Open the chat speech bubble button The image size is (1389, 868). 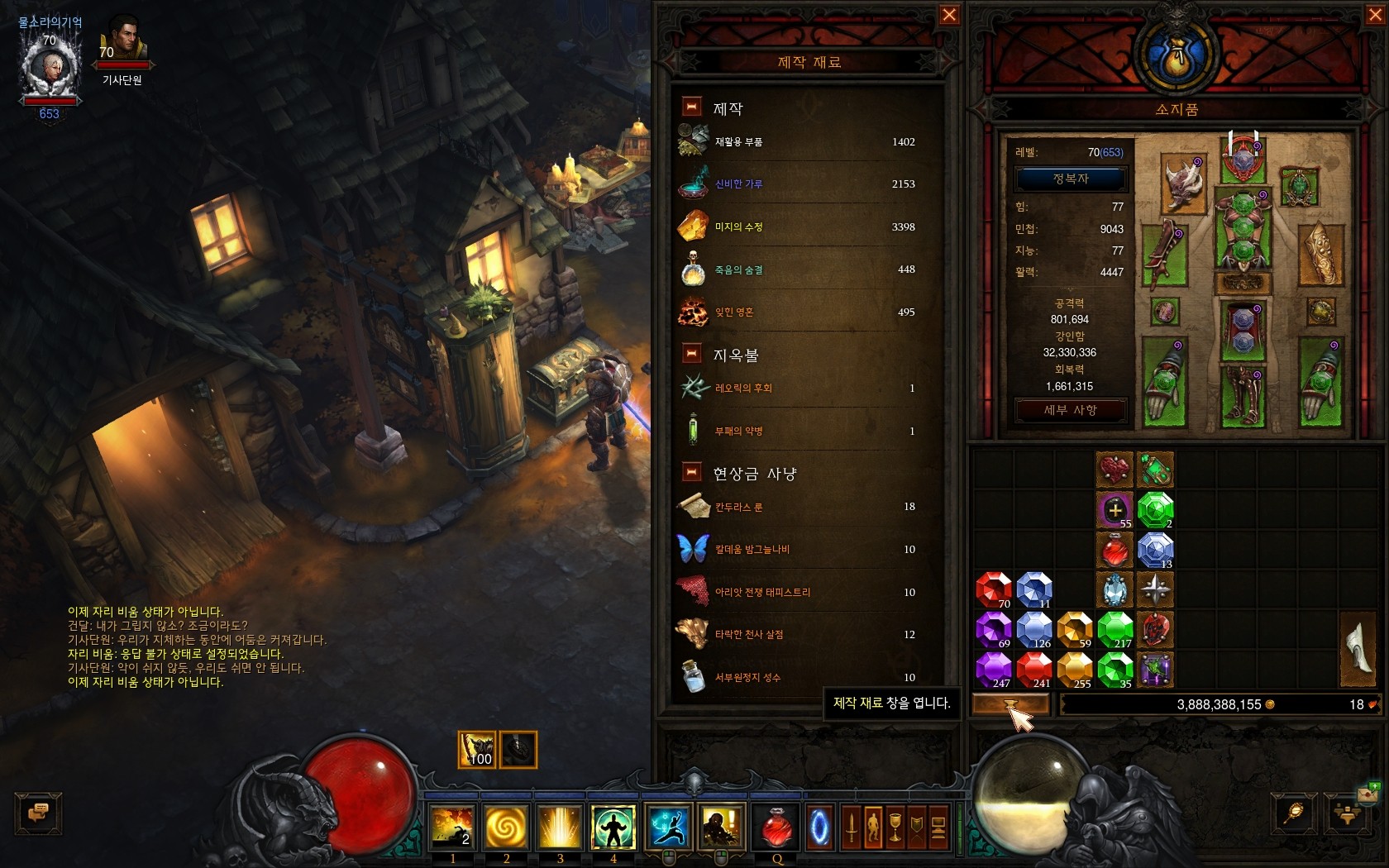[x=38, y=813]
